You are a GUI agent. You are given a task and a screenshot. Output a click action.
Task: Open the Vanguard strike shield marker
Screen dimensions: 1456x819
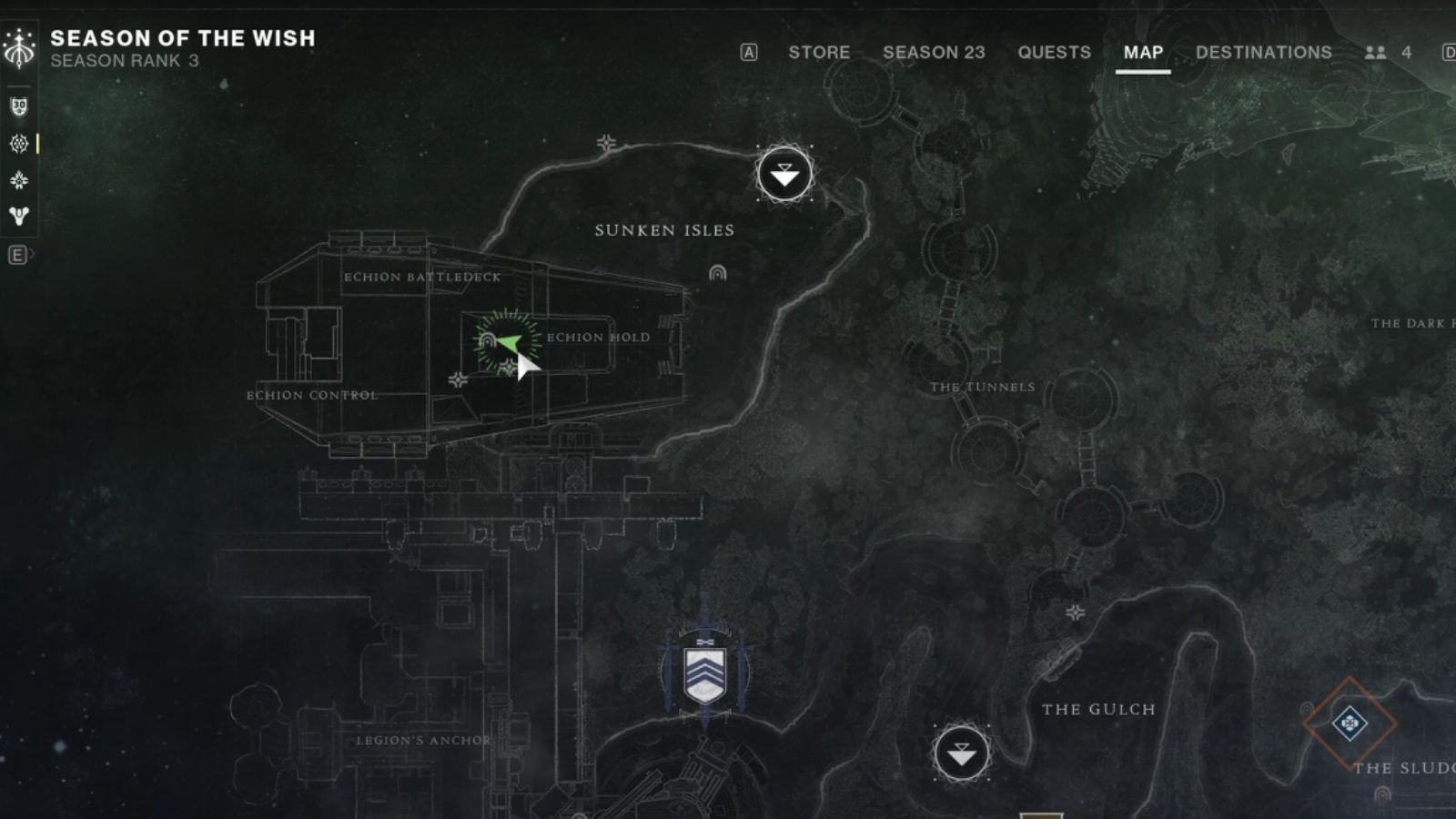click(x=704, y=674)
